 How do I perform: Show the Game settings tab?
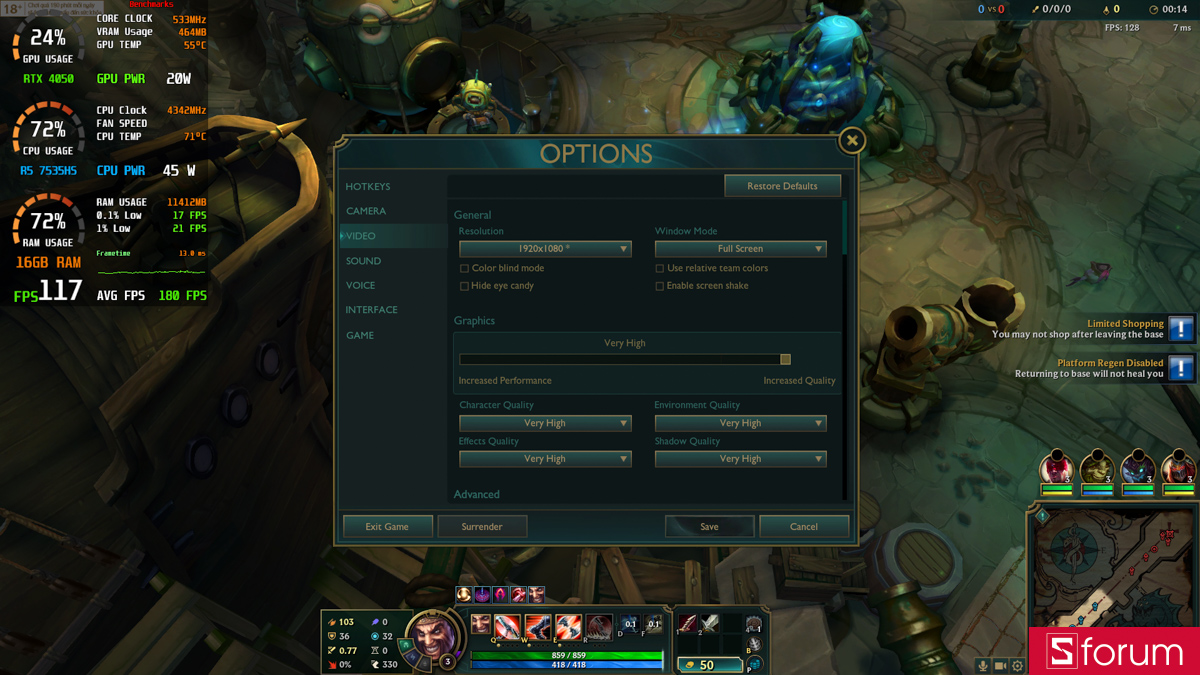click(360, 335)
